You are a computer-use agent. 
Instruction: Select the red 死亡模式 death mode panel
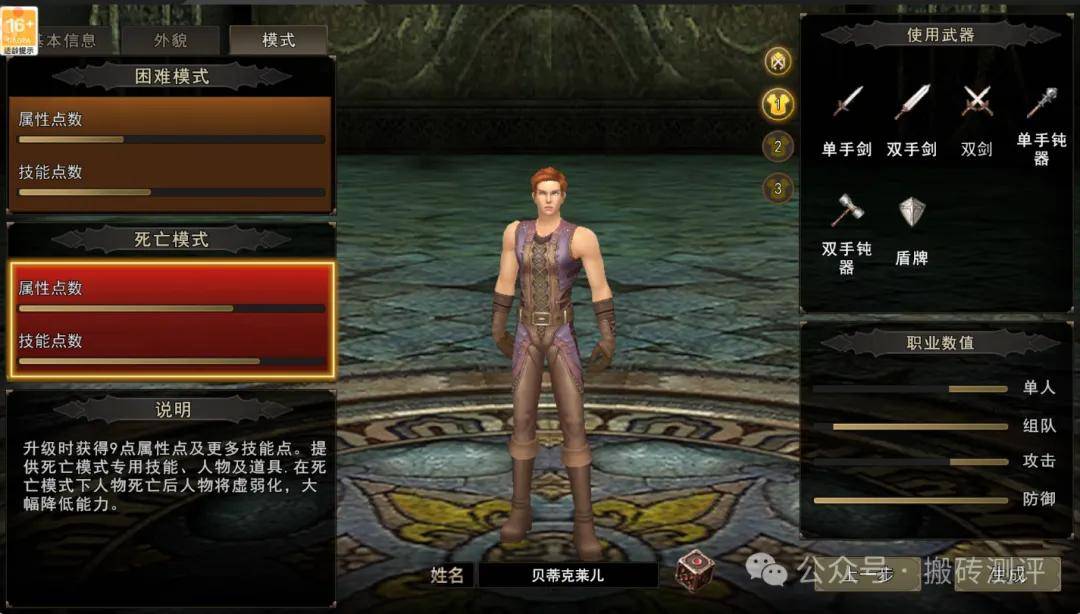(x=172, y=320)
